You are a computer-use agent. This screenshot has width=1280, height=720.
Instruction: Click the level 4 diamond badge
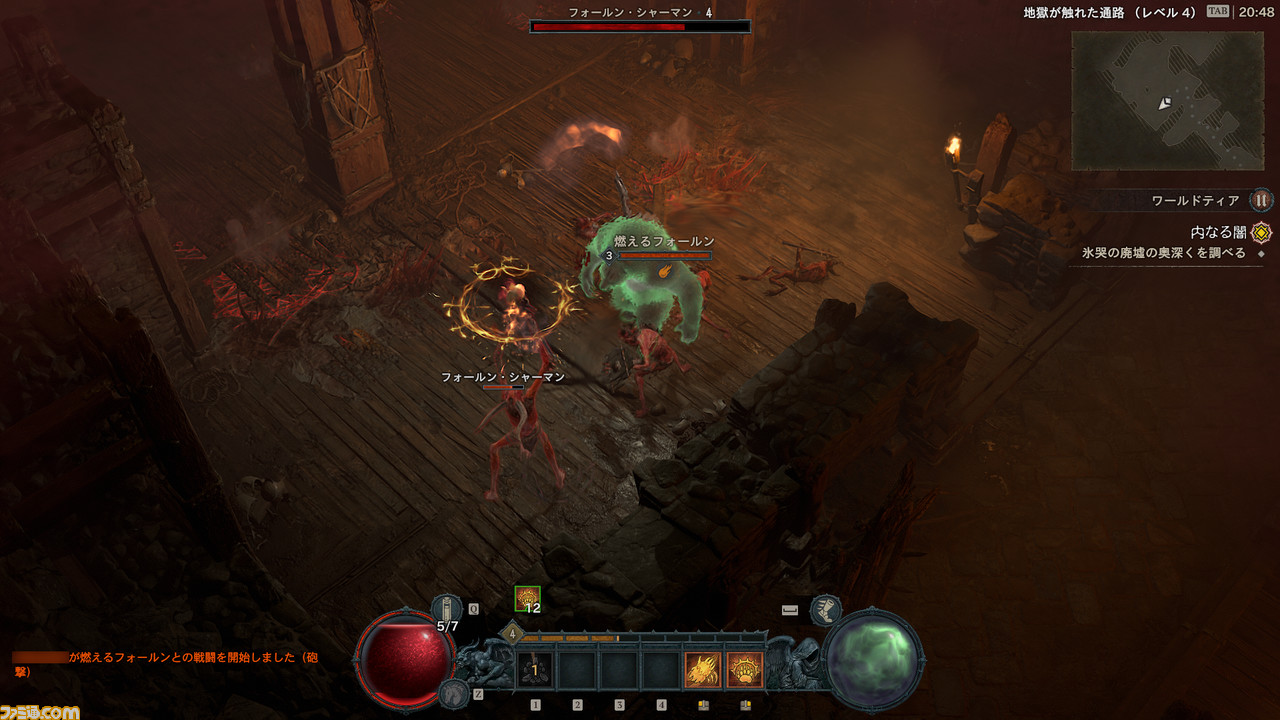point(513,633)
